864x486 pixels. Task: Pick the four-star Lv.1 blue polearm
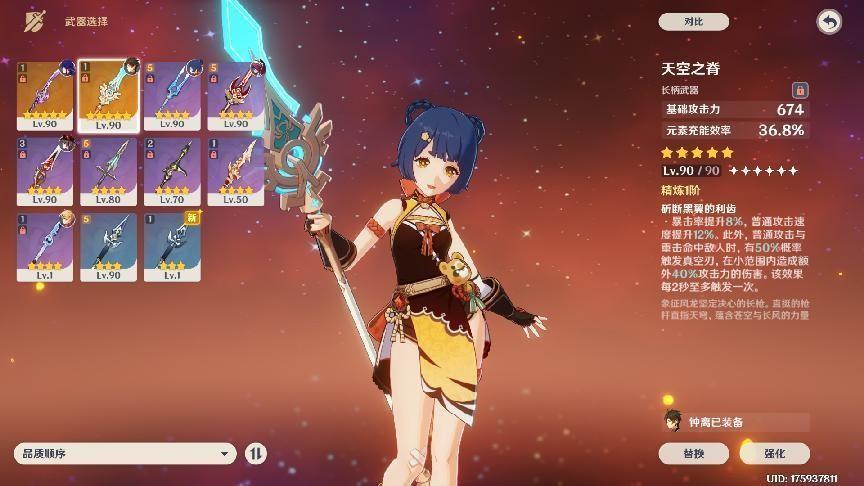tap(44, 247)
